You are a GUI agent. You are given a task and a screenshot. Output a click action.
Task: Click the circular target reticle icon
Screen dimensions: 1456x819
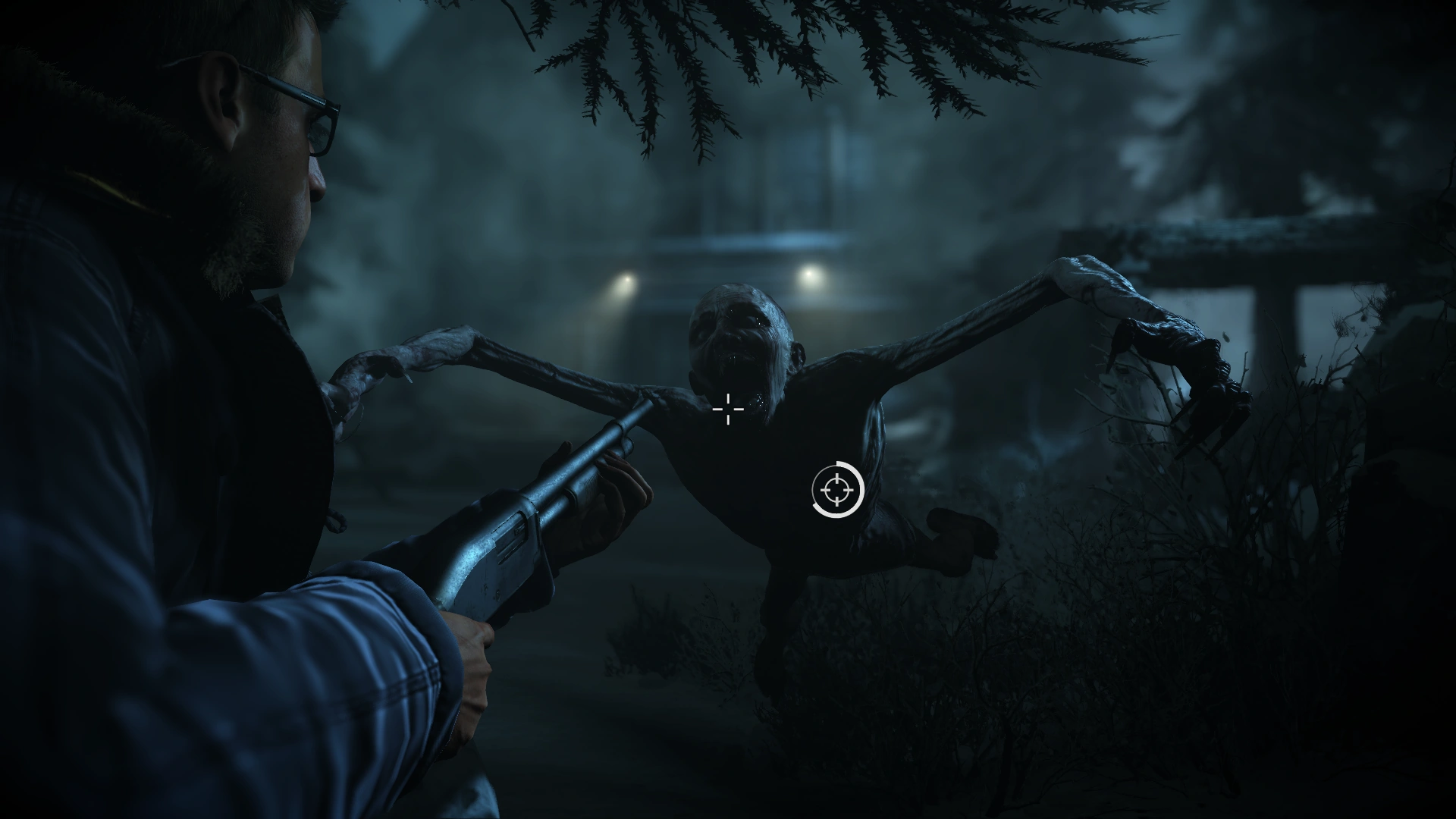coord(836,491)
